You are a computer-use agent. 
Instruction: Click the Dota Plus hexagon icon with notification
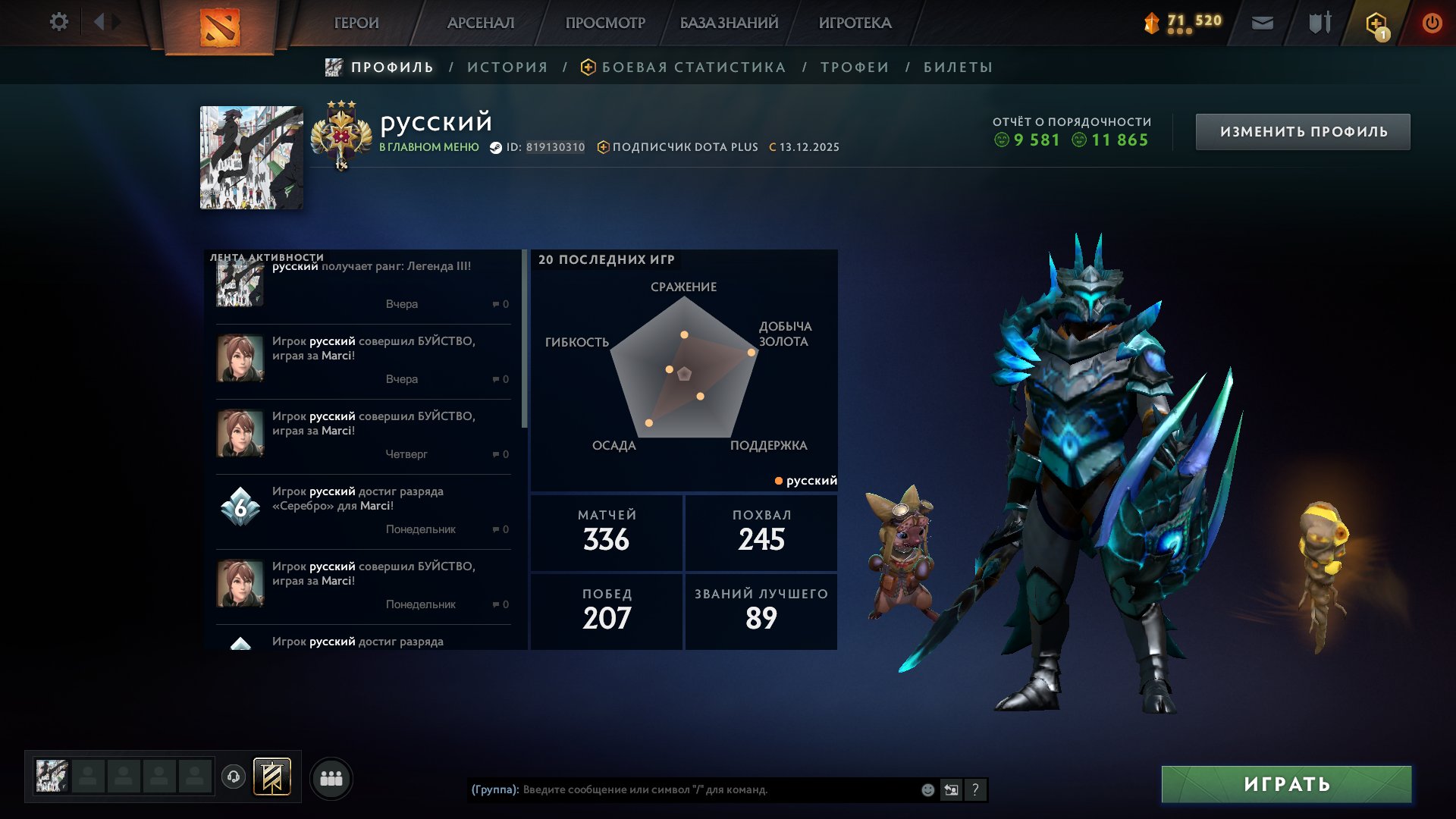1375,23
